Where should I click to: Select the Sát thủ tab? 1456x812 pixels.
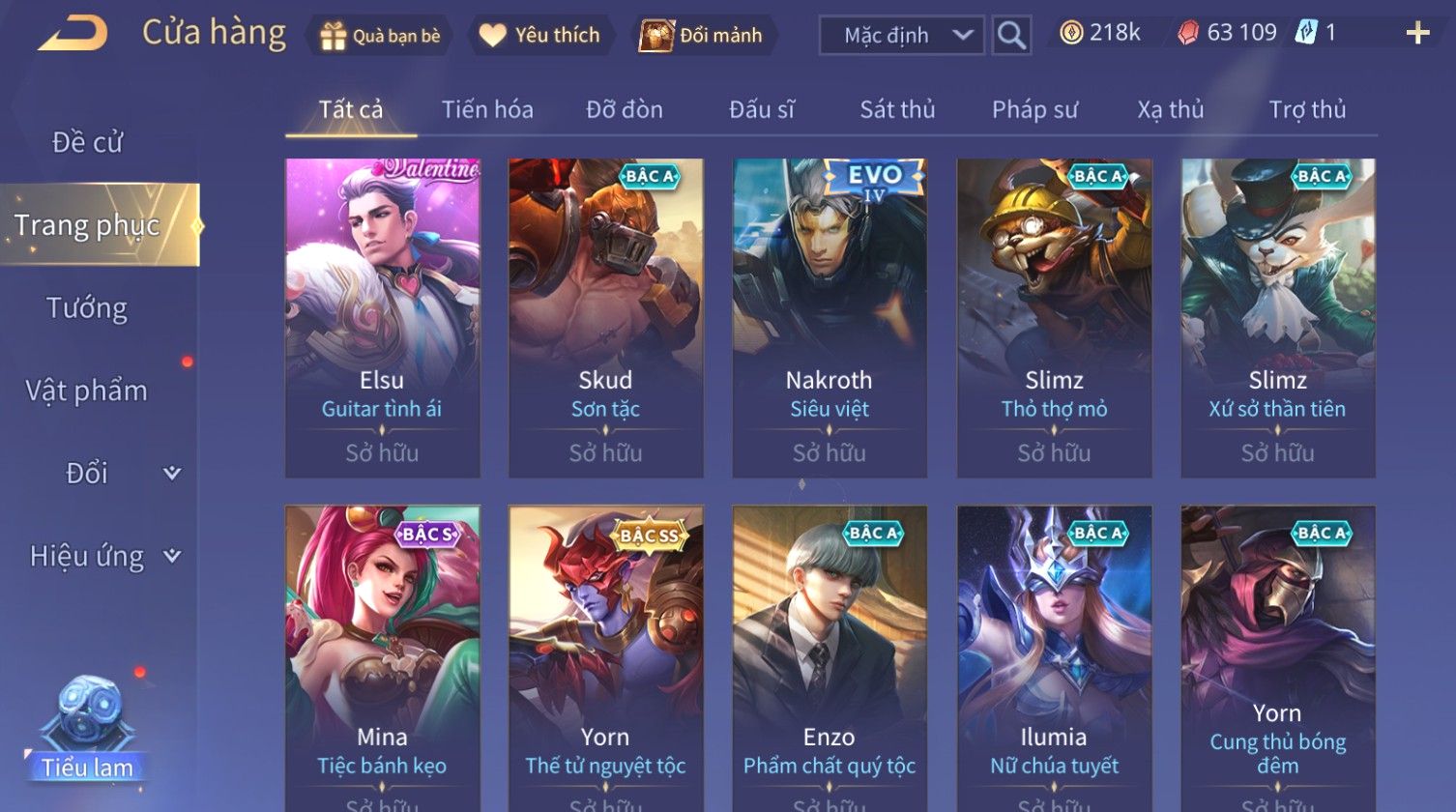pyautogui.click(x=897, y=109)
